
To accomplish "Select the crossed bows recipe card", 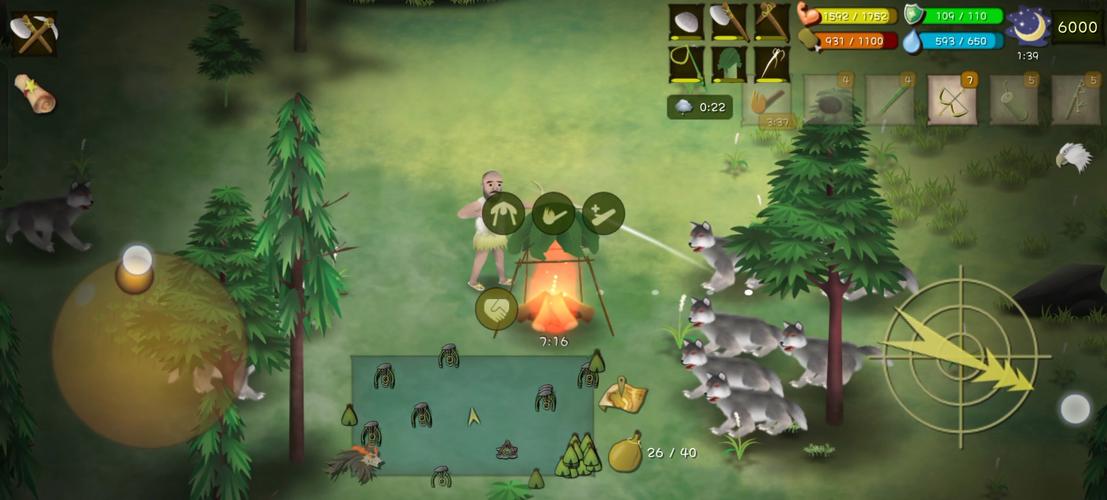I will pyautogui.click(x=951, y=100).
